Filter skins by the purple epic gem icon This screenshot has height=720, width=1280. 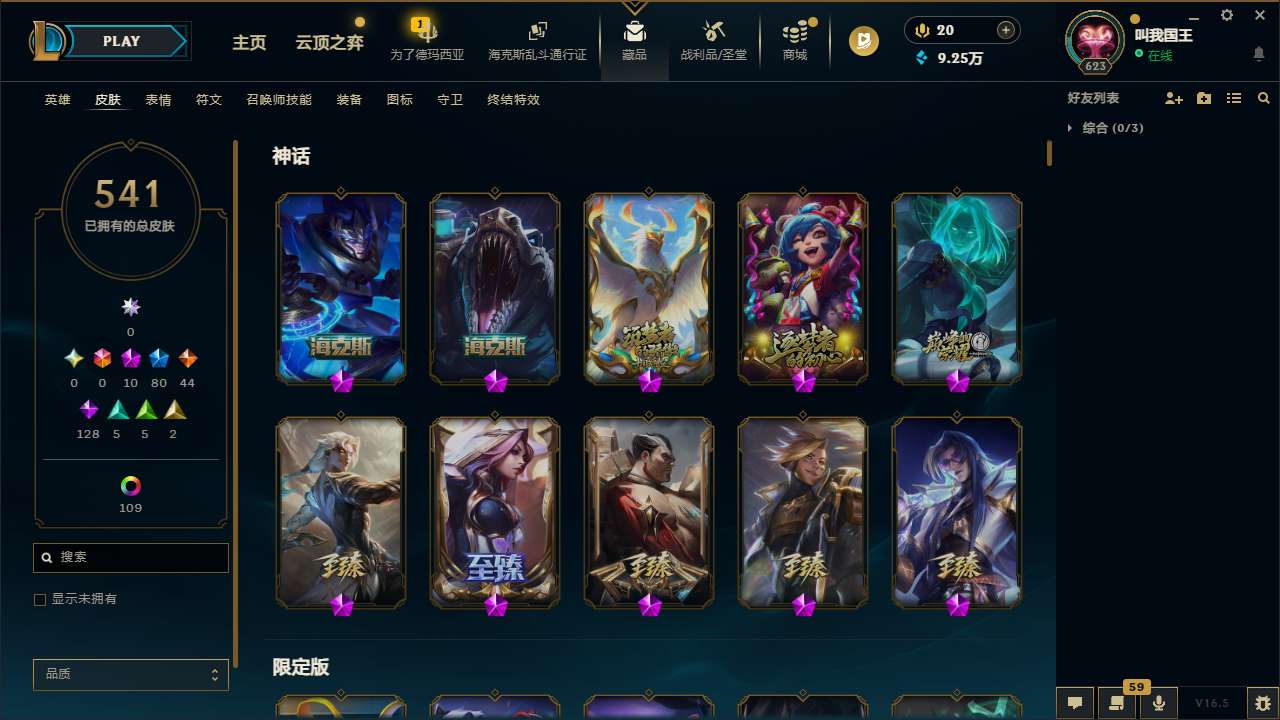[x=88, y=409]
